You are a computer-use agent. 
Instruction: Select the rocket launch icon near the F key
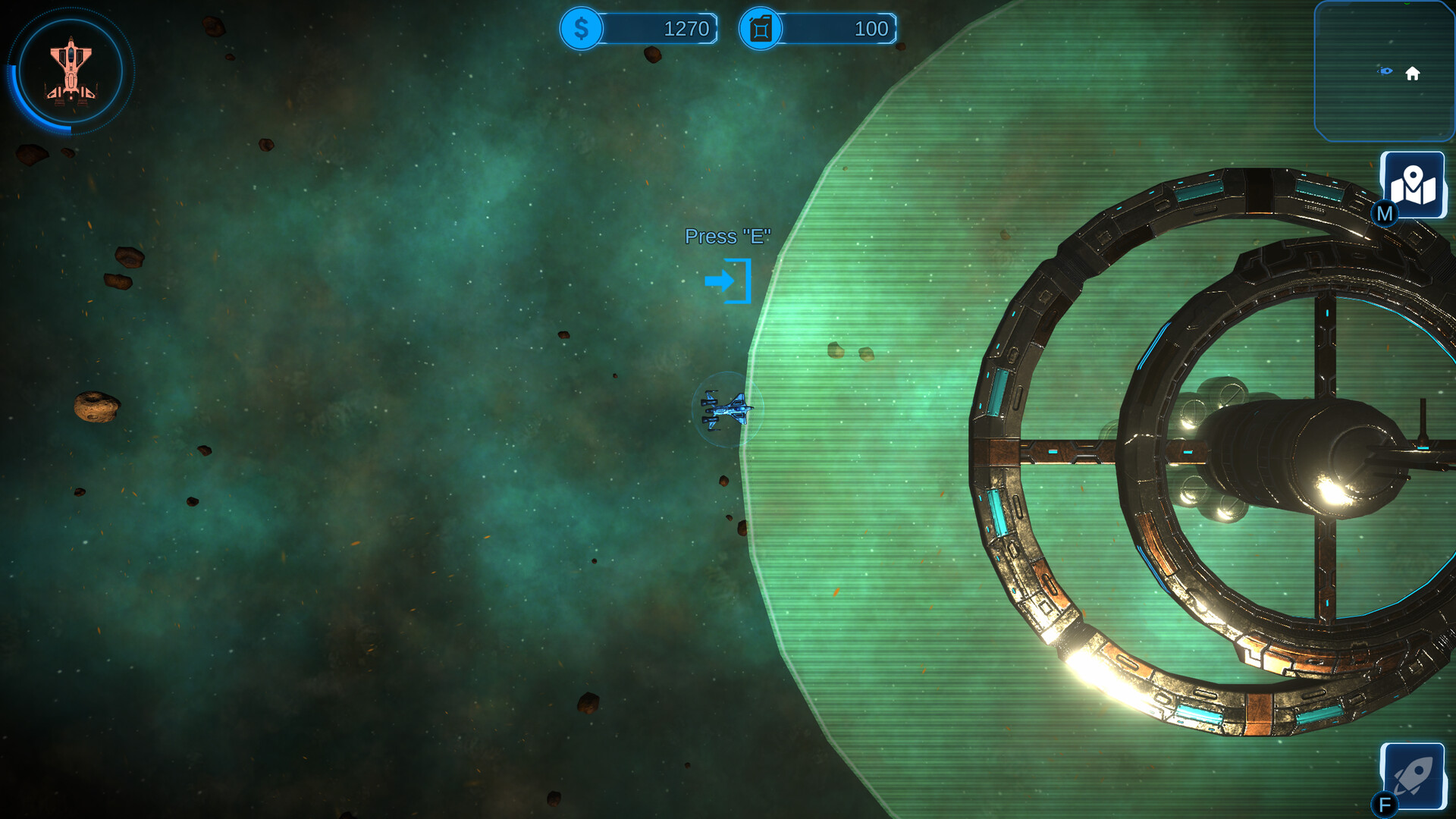[x=1414, y=775]
